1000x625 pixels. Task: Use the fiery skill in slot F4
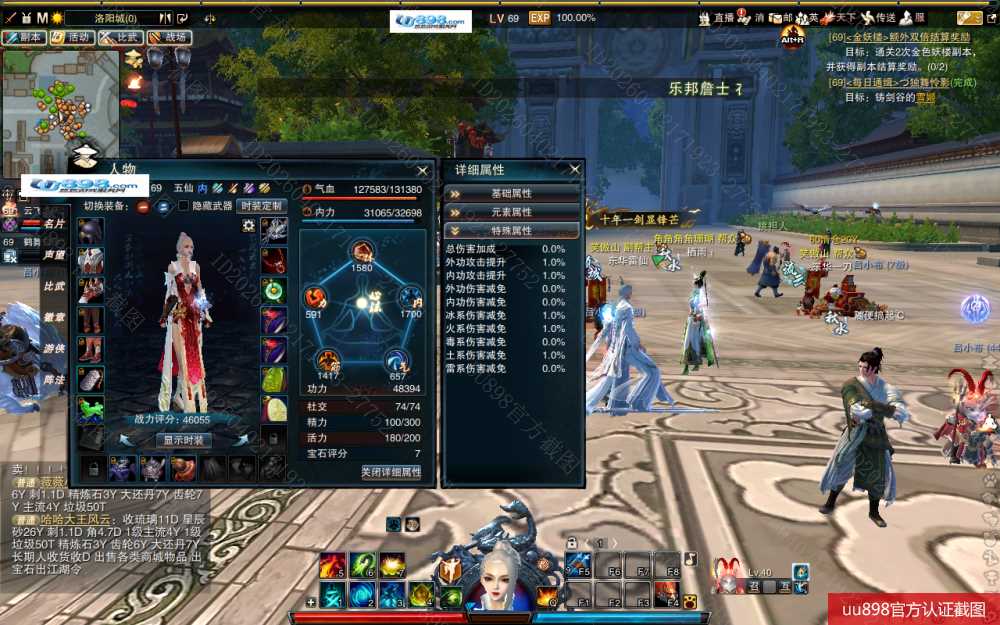pos(667,596)
